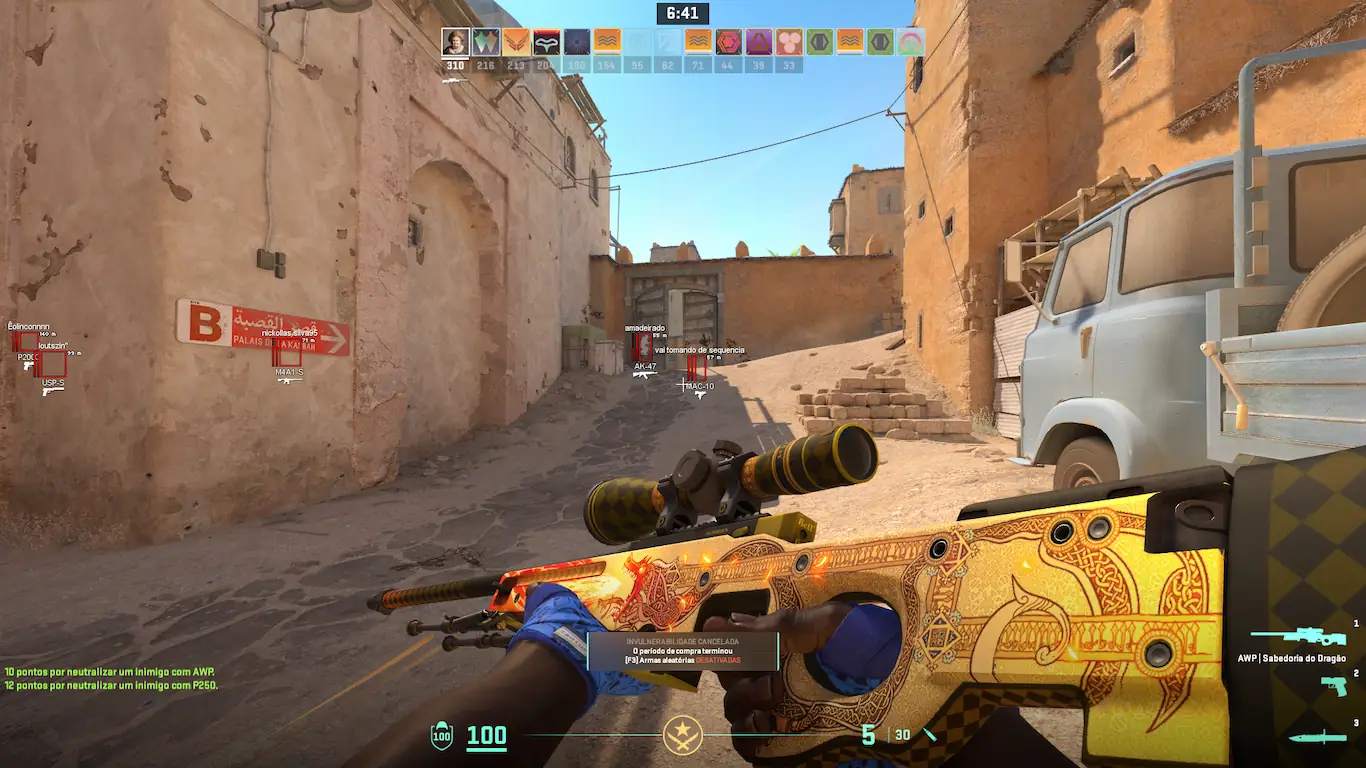Pick the purple triangle player avatar
Image resolution: width=1366 pixels, height=768 pixels.
coord(759,42)
